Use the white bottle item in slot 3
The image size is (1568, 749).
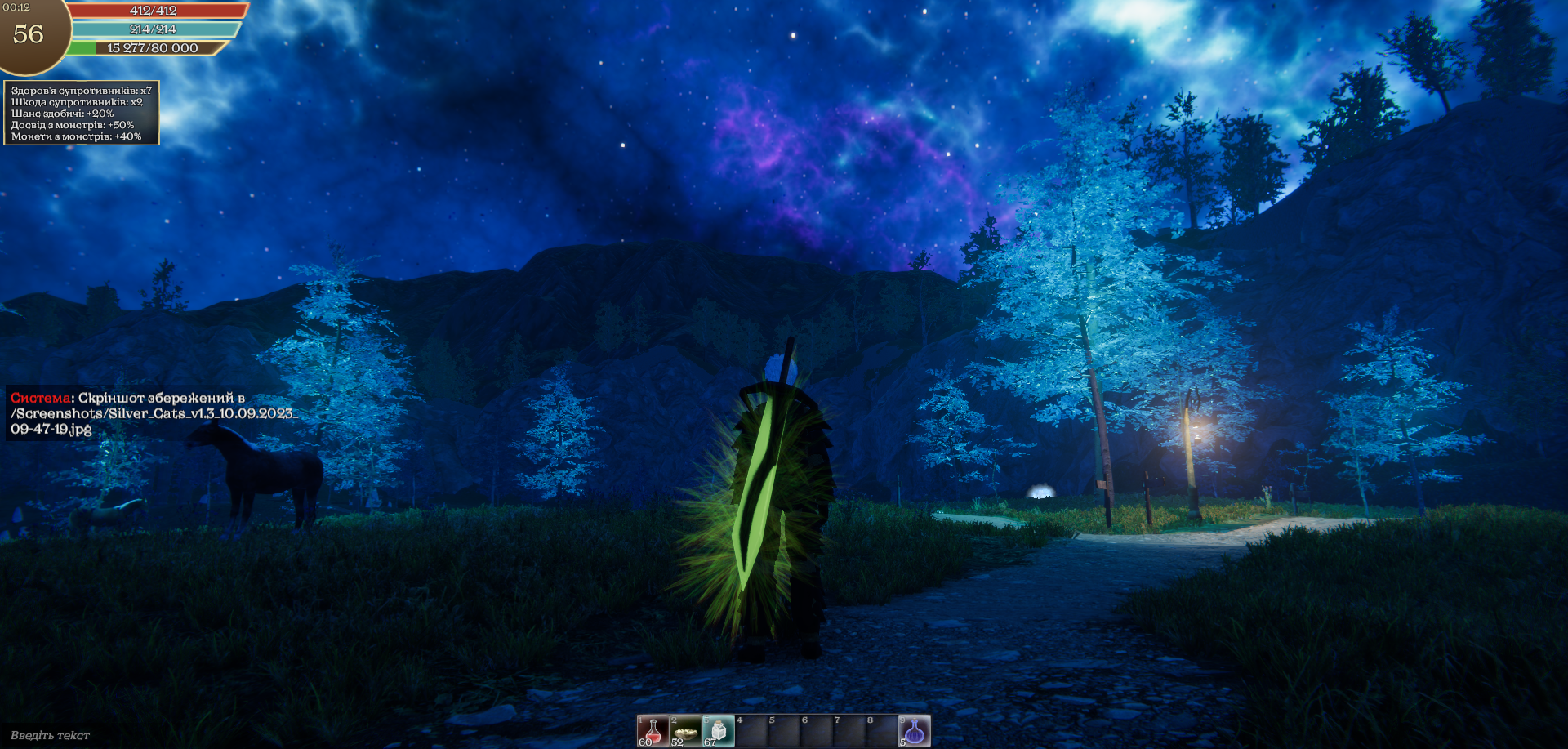[x=718, y=731]
